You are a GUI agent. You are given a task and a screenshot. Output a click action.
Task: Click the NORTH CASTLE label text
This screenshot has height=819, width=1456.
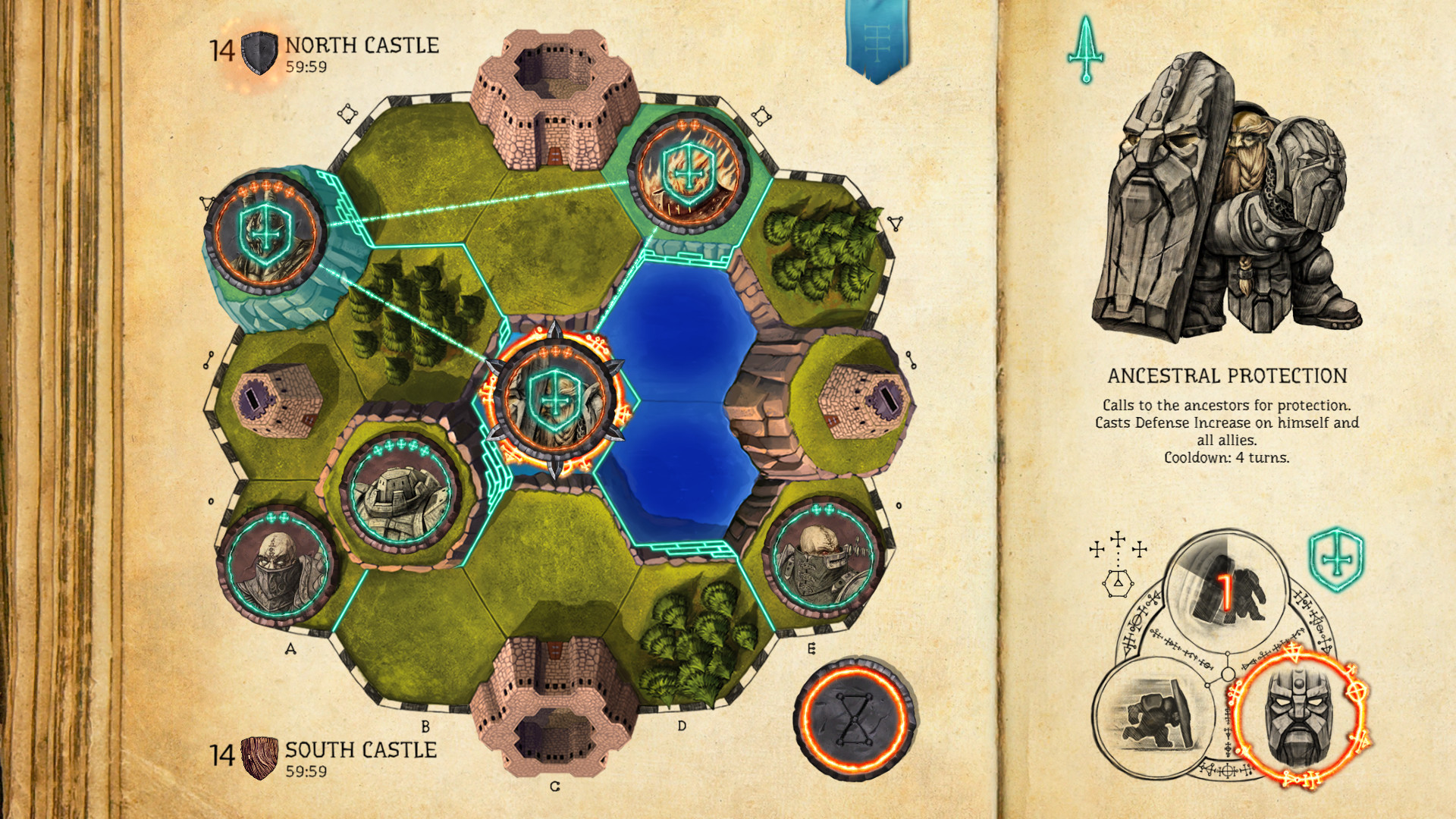pos(360,45)
